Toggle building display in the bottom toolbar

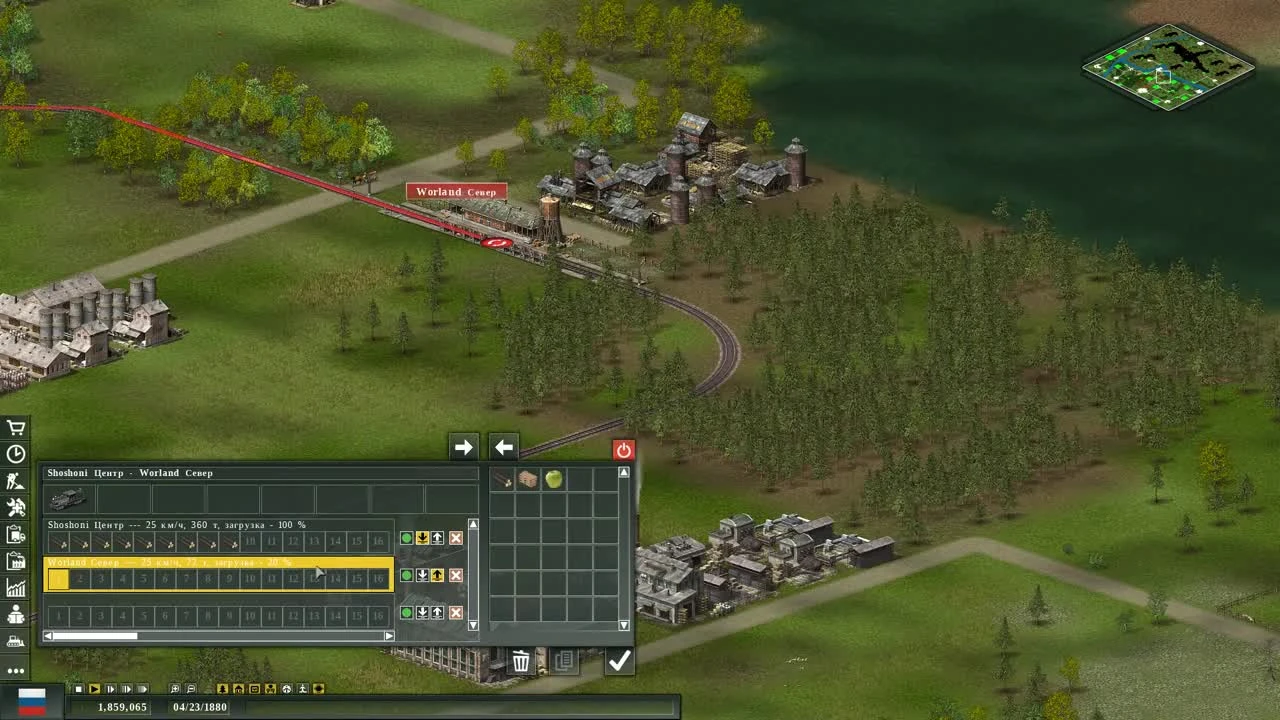240,689
